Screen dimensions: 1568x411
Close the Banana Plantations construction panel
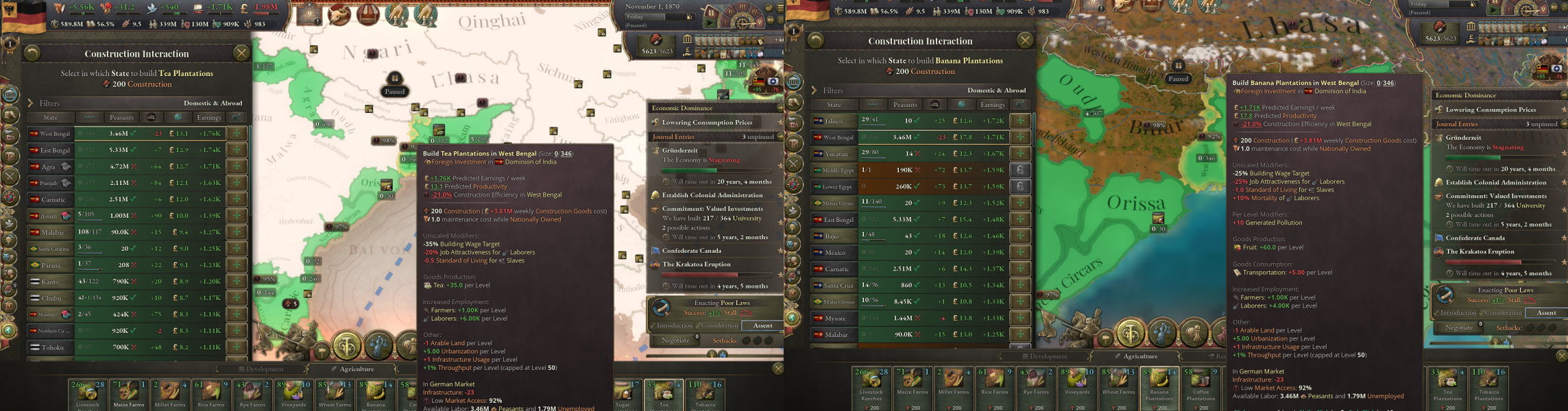click(x=1025, y=40)
